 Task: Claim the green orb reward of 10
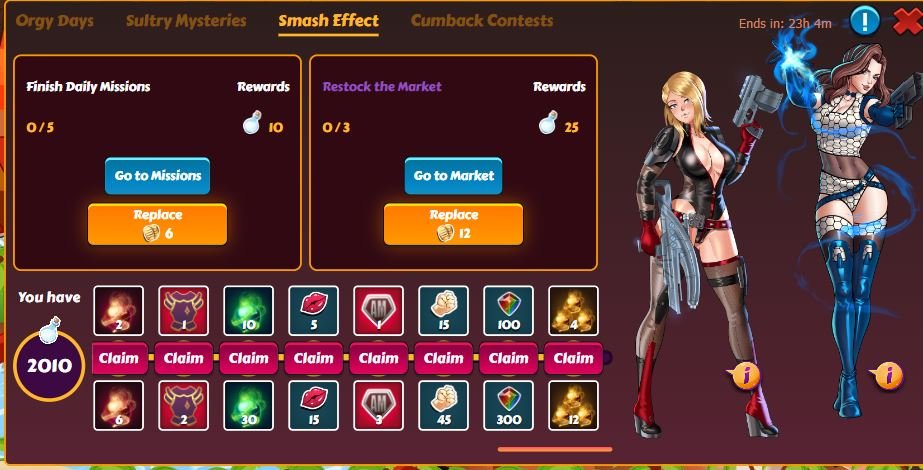coord(249,358)
